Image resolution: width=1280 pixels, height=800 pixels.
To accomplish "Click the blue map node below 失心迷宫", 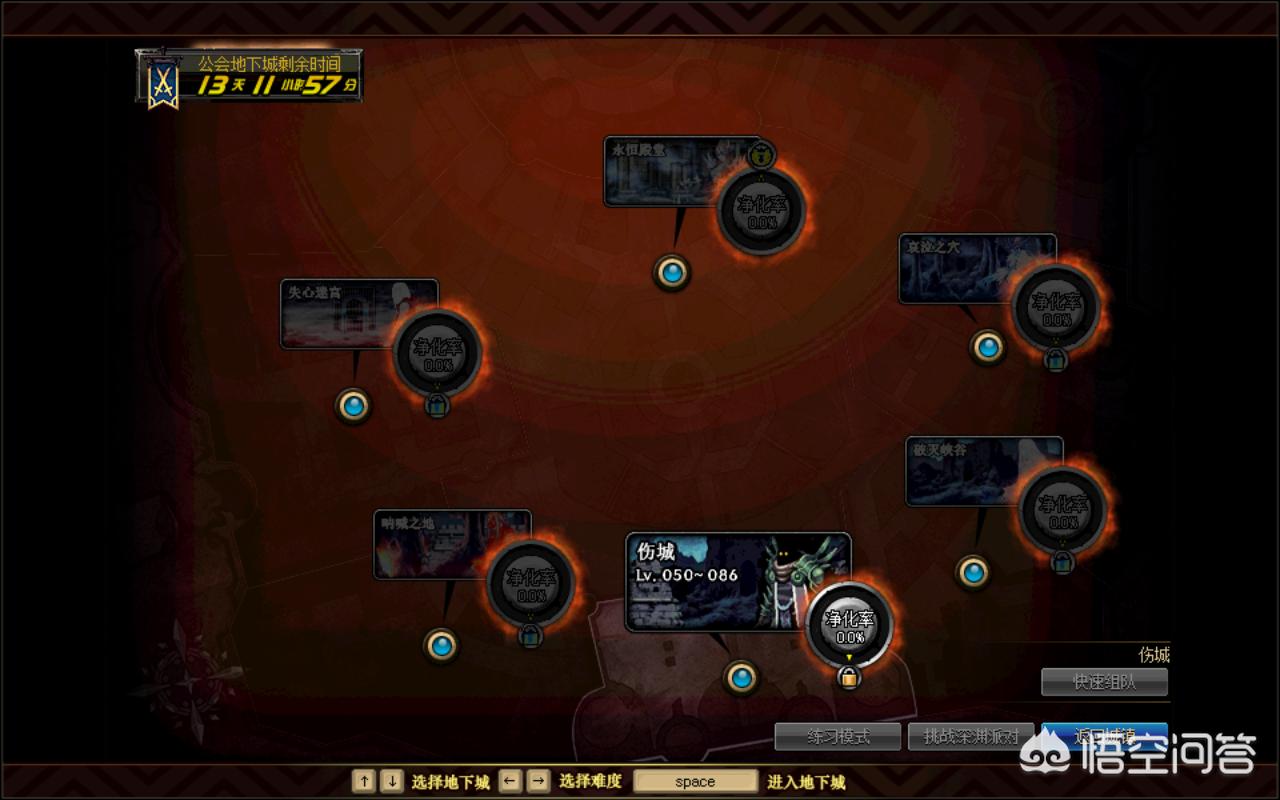I will (x=353, y=405).
